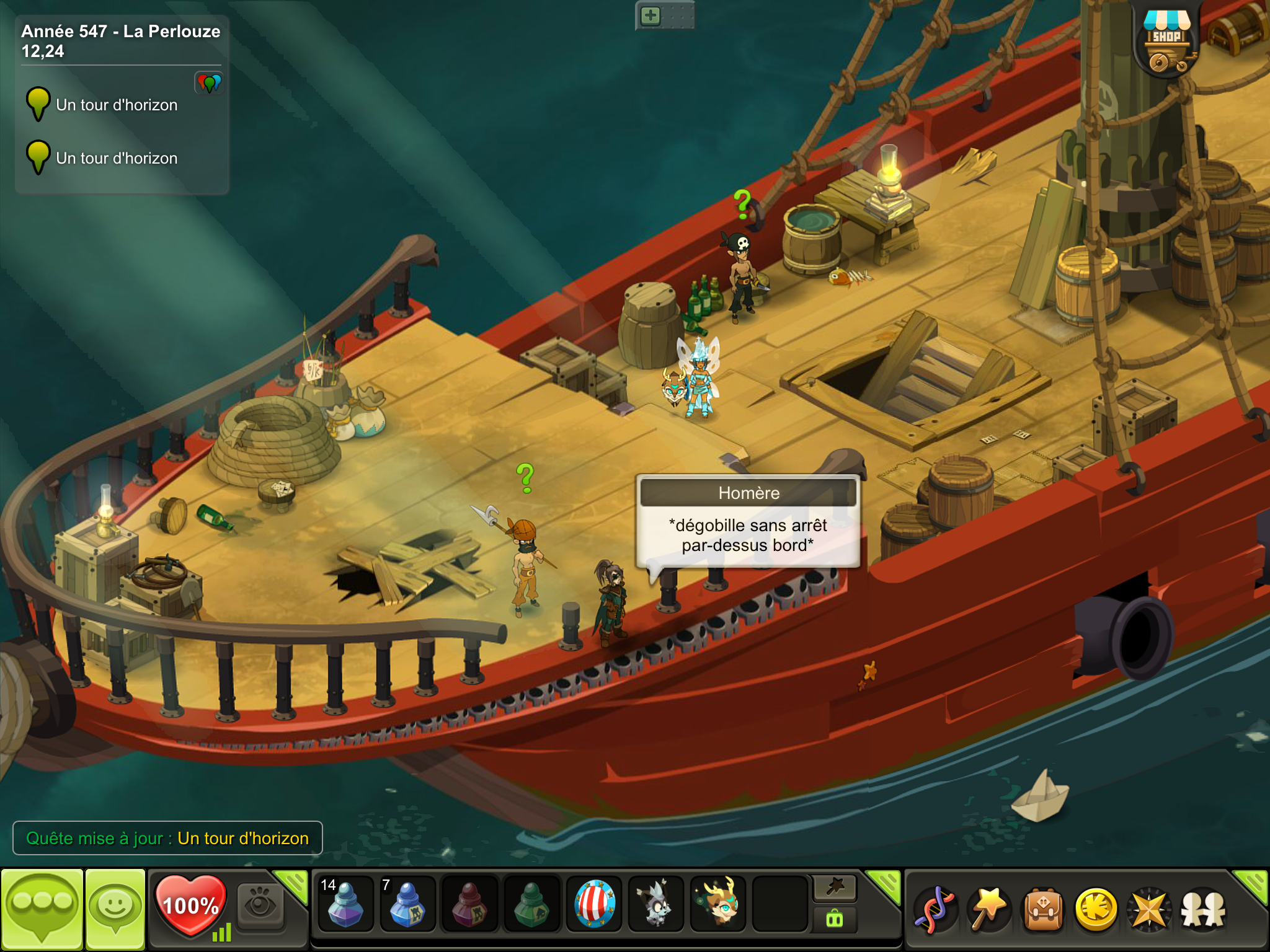Use the blue tower potion with 7 count
1270x952 pixels.
(x=407, y=904)
